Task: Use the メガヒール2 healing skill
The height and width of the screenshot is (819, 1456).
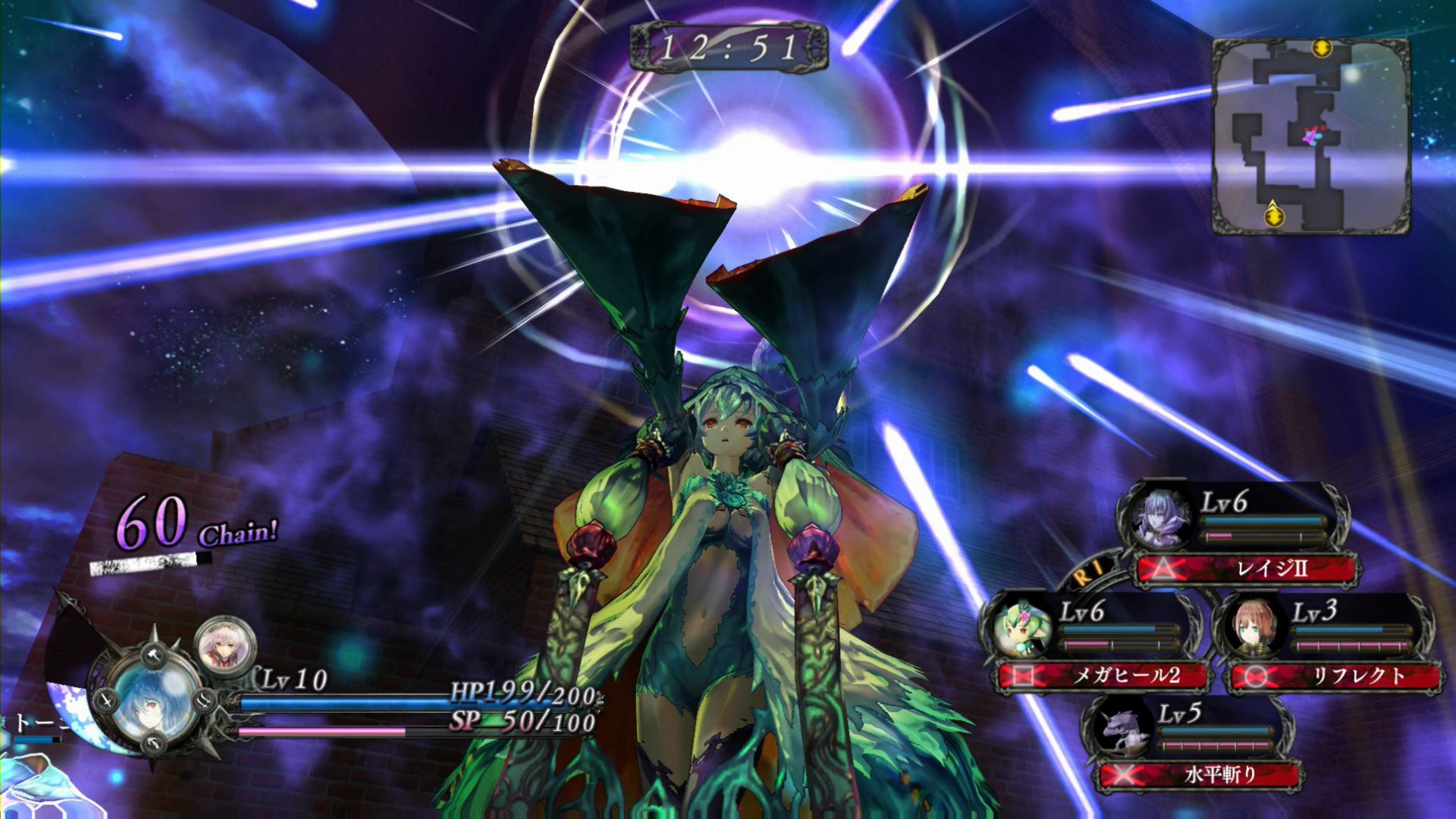Action: coord(1104,675)
